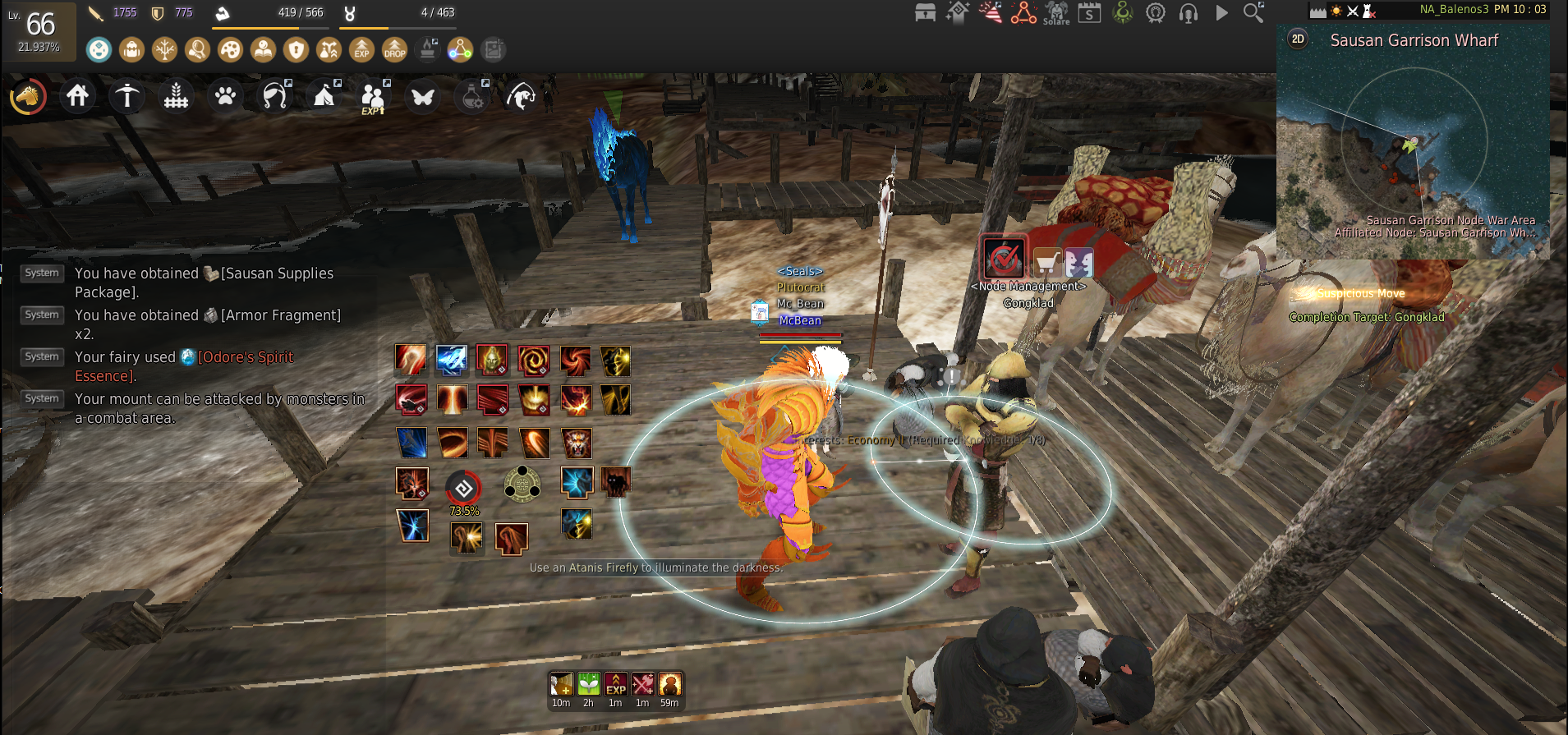Image resolution: width=1568 pixels, height=735 pixels.
Task: Click the [Sausan Supplies Package] chat link
Action: 272,273
